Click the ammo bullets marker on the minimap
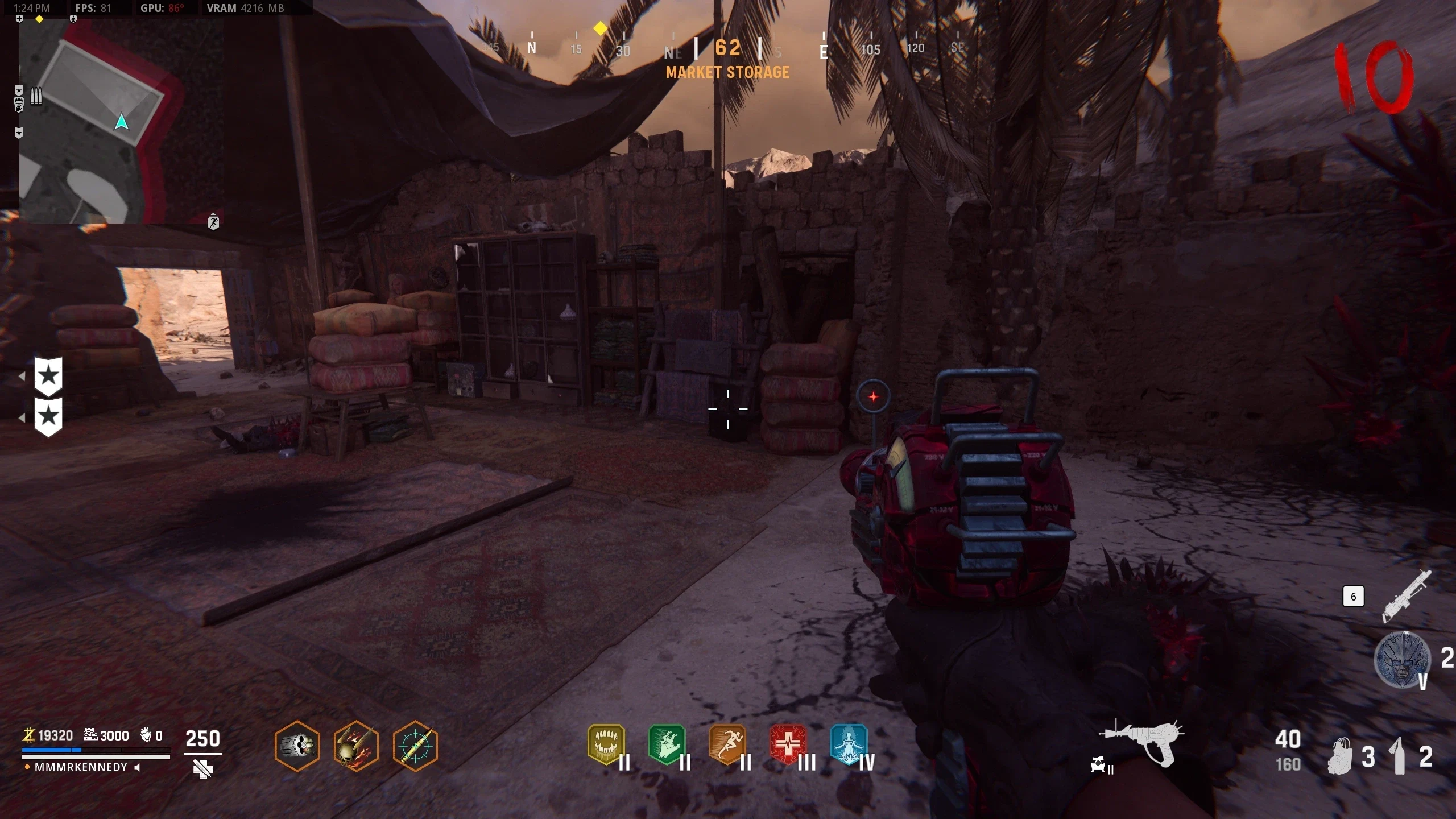The image size is (1456, 819). [x=36, y=96]
